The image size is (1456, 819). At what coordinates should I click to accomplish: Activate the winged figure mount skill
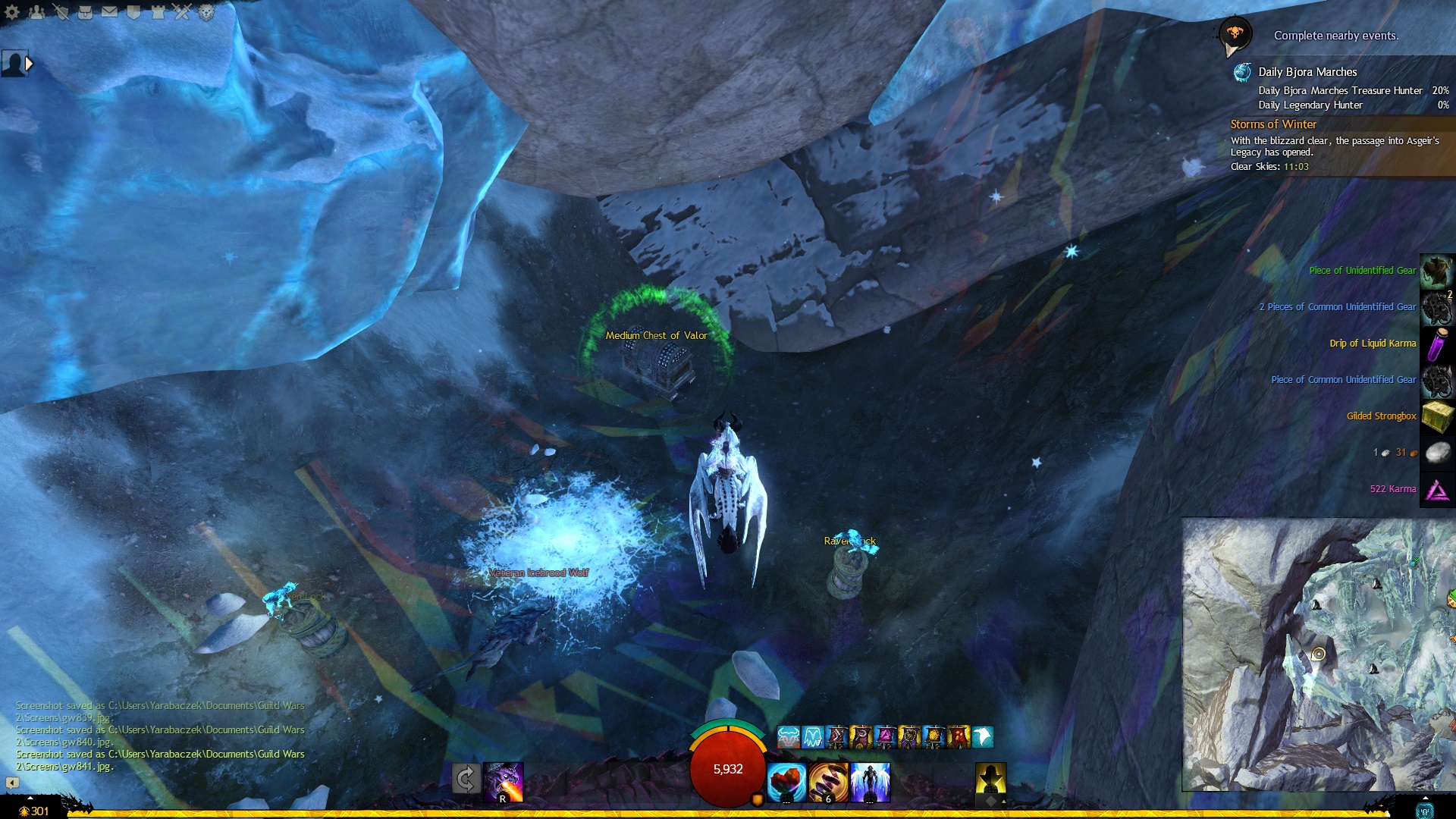click(x=870, y=782)
